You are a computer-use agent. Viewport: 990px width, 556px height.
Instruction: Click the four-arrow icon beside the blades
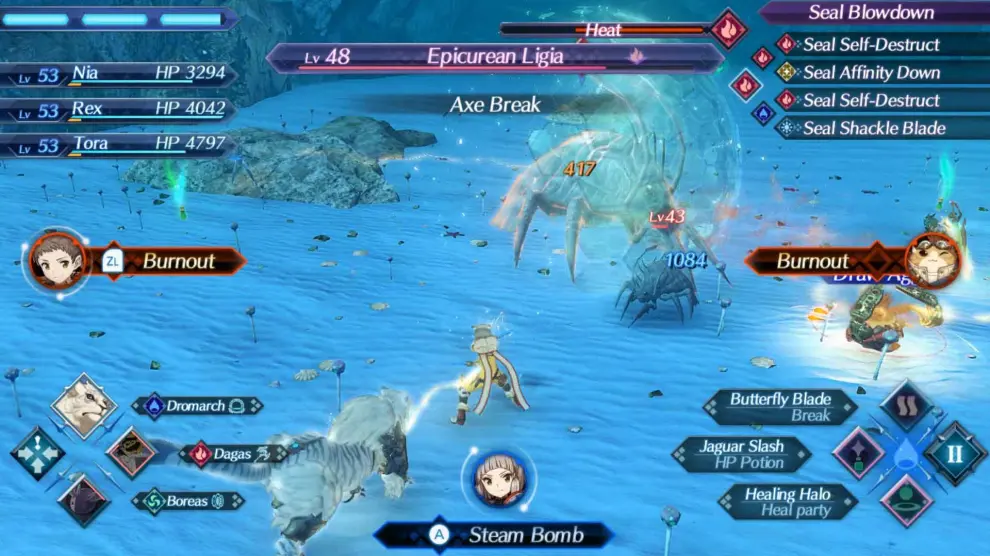click(x=37, y=453)
